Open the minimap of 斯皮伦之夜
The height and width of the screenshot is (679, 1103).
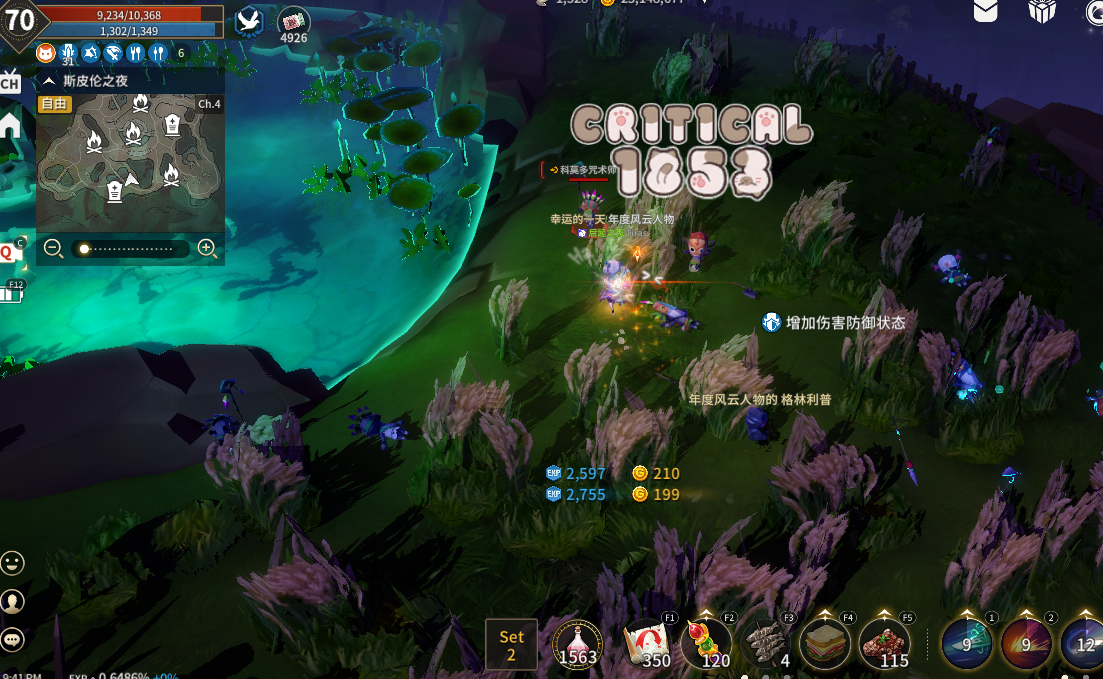(130, 160)
